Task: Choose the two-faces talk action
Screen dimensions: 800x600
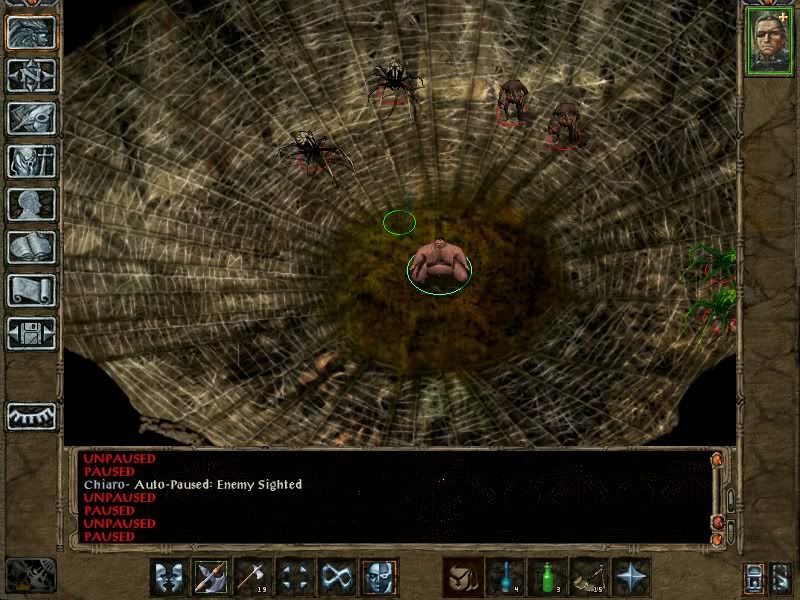Action: click(169, 577)
